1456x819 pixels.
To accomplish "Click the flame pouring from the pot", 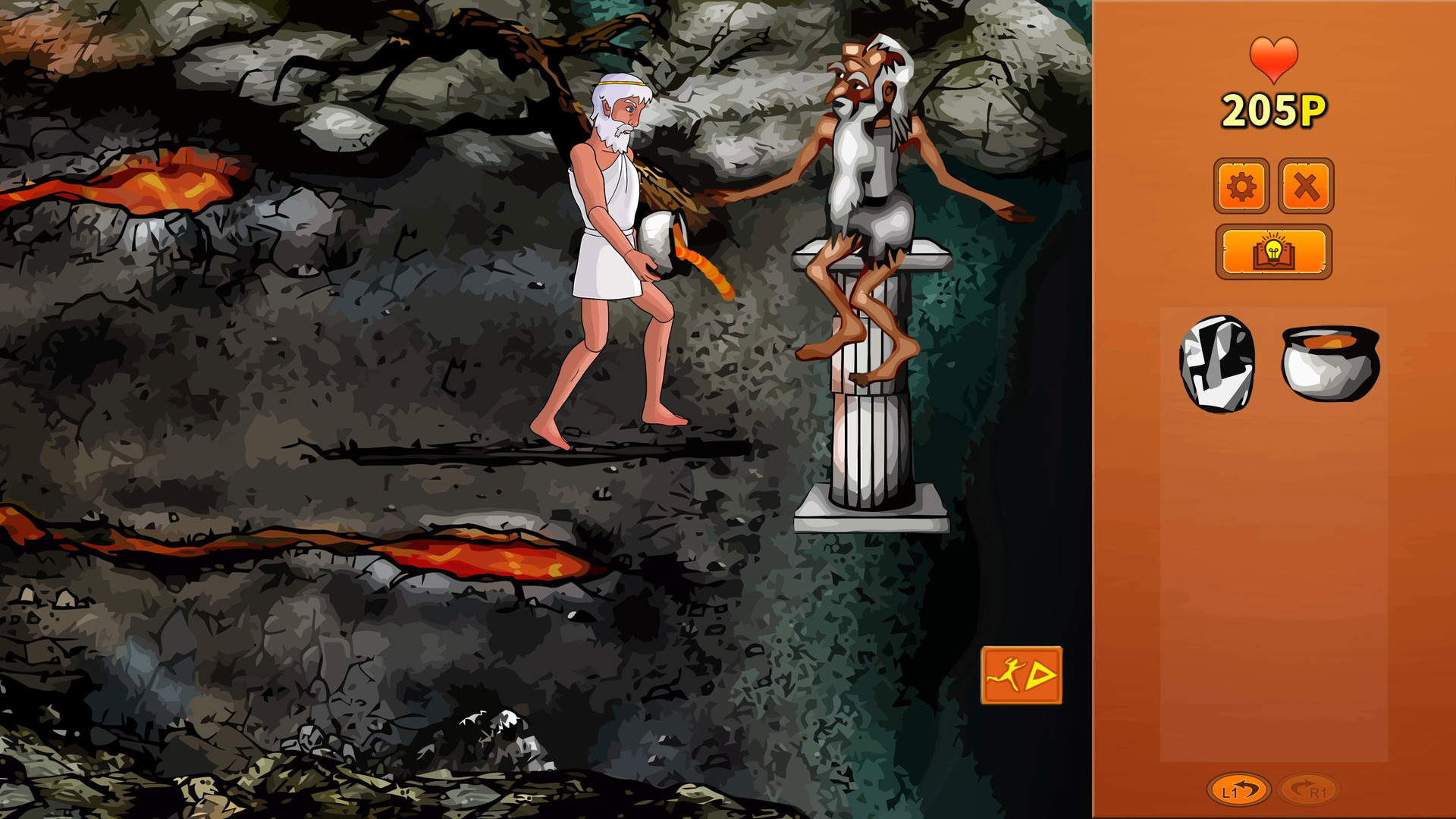I will (705, 265).
